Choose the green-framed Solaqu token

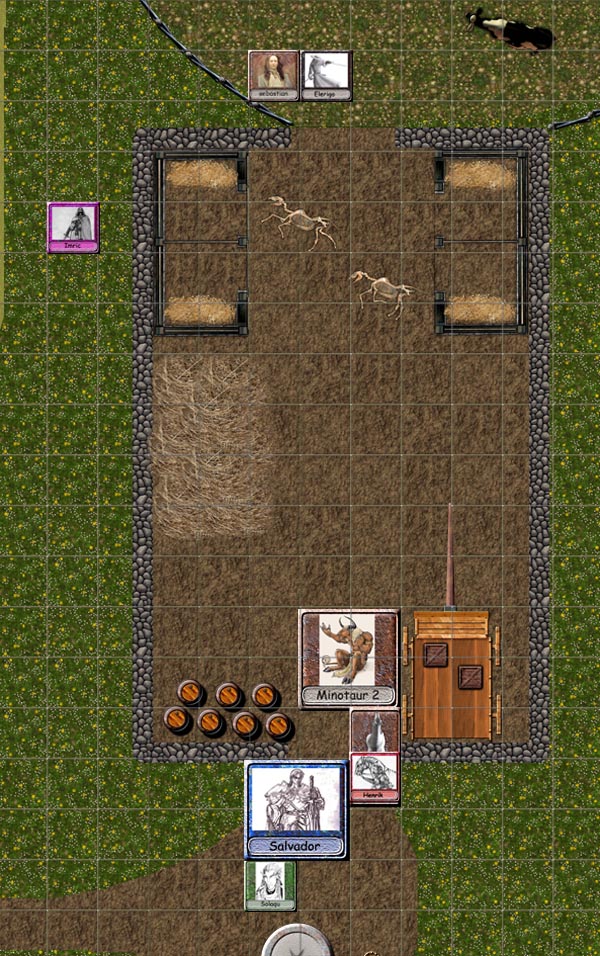click(271, 886)
